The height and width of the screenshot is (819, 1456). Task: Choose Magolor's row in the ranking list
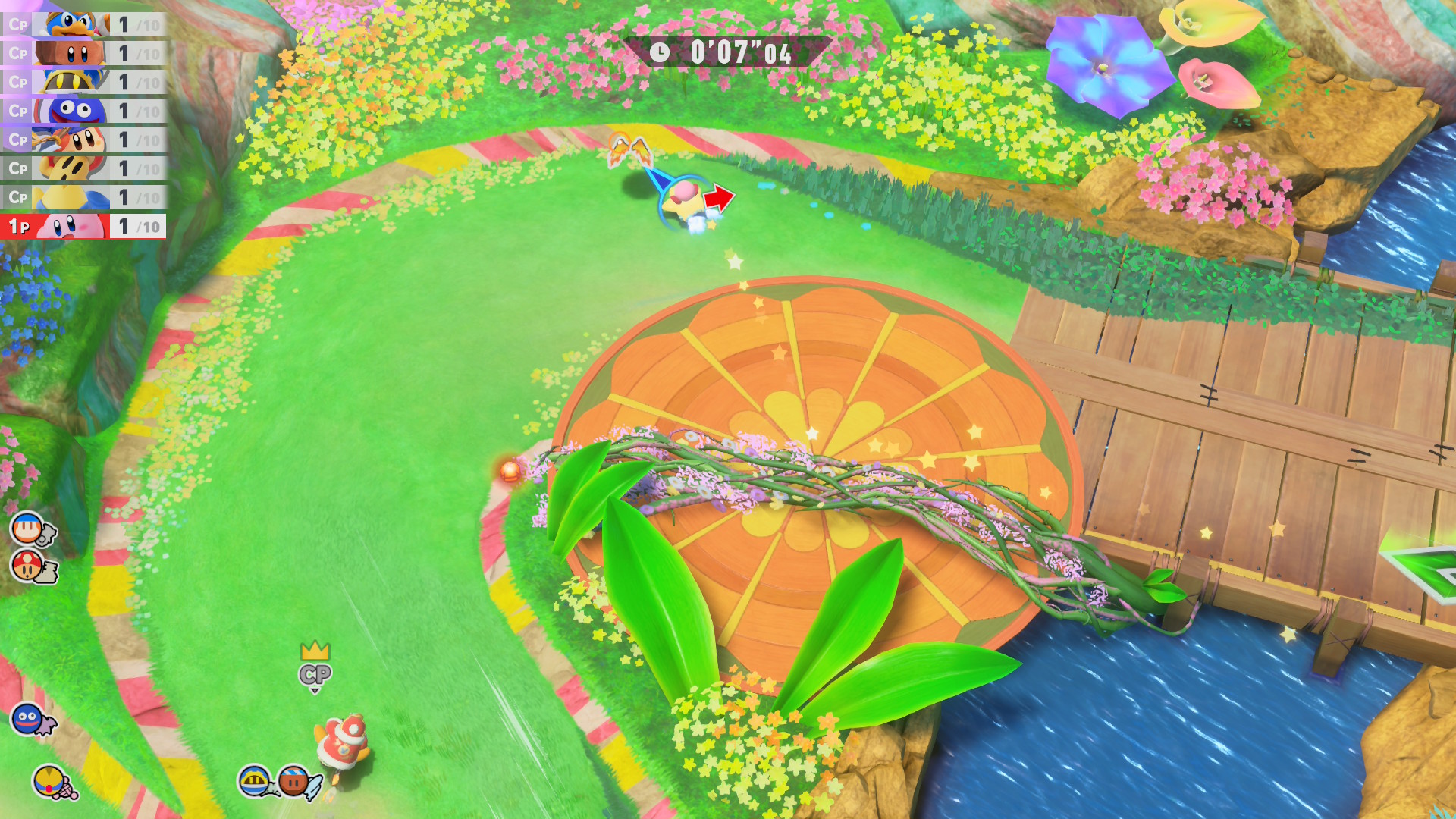pyautogui.click(x=83, y=82)
